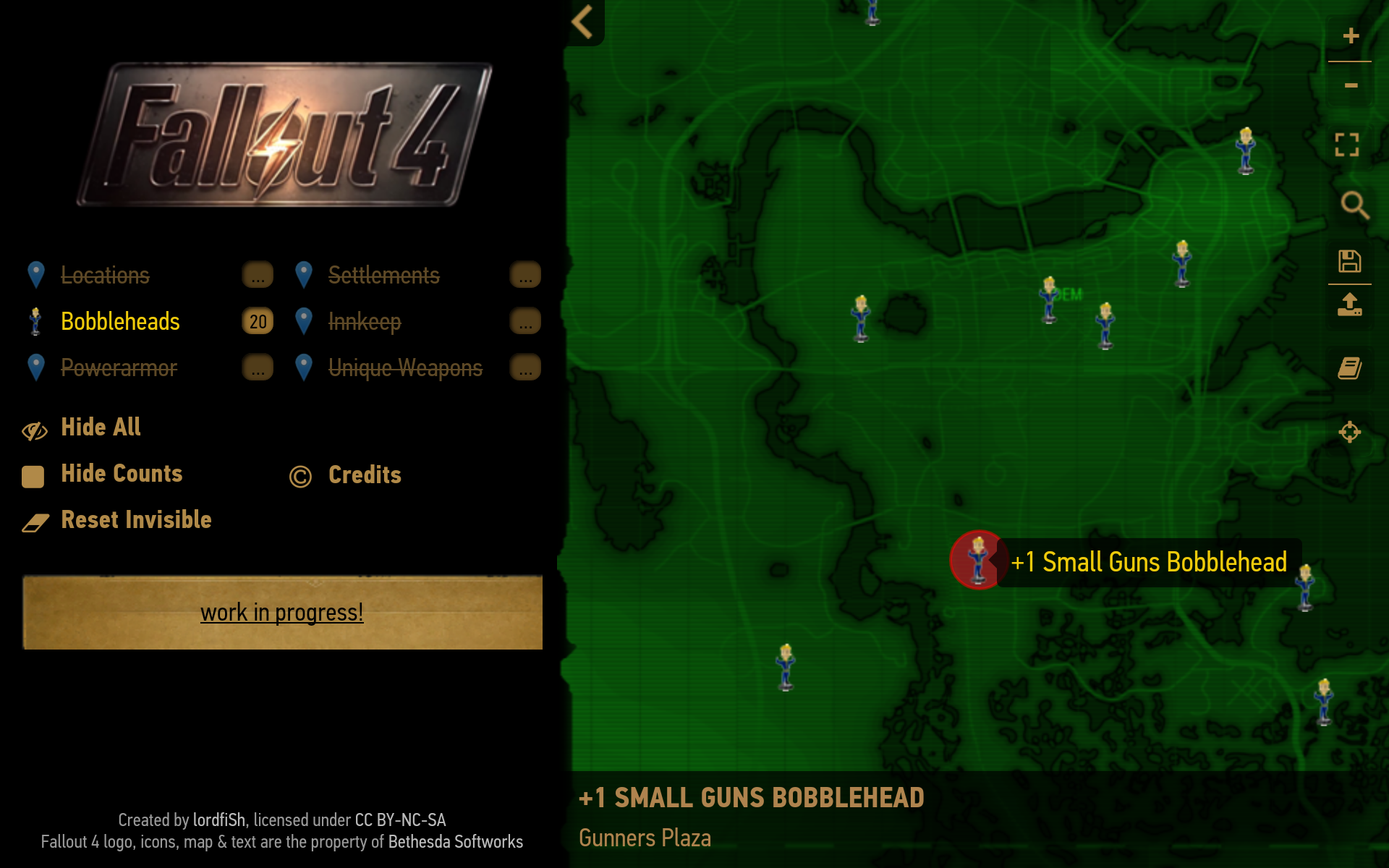Select the highlighted Small Guns Bobblehead marker
The width and height of the screenshot is (1389, 868).
(978, 560)
